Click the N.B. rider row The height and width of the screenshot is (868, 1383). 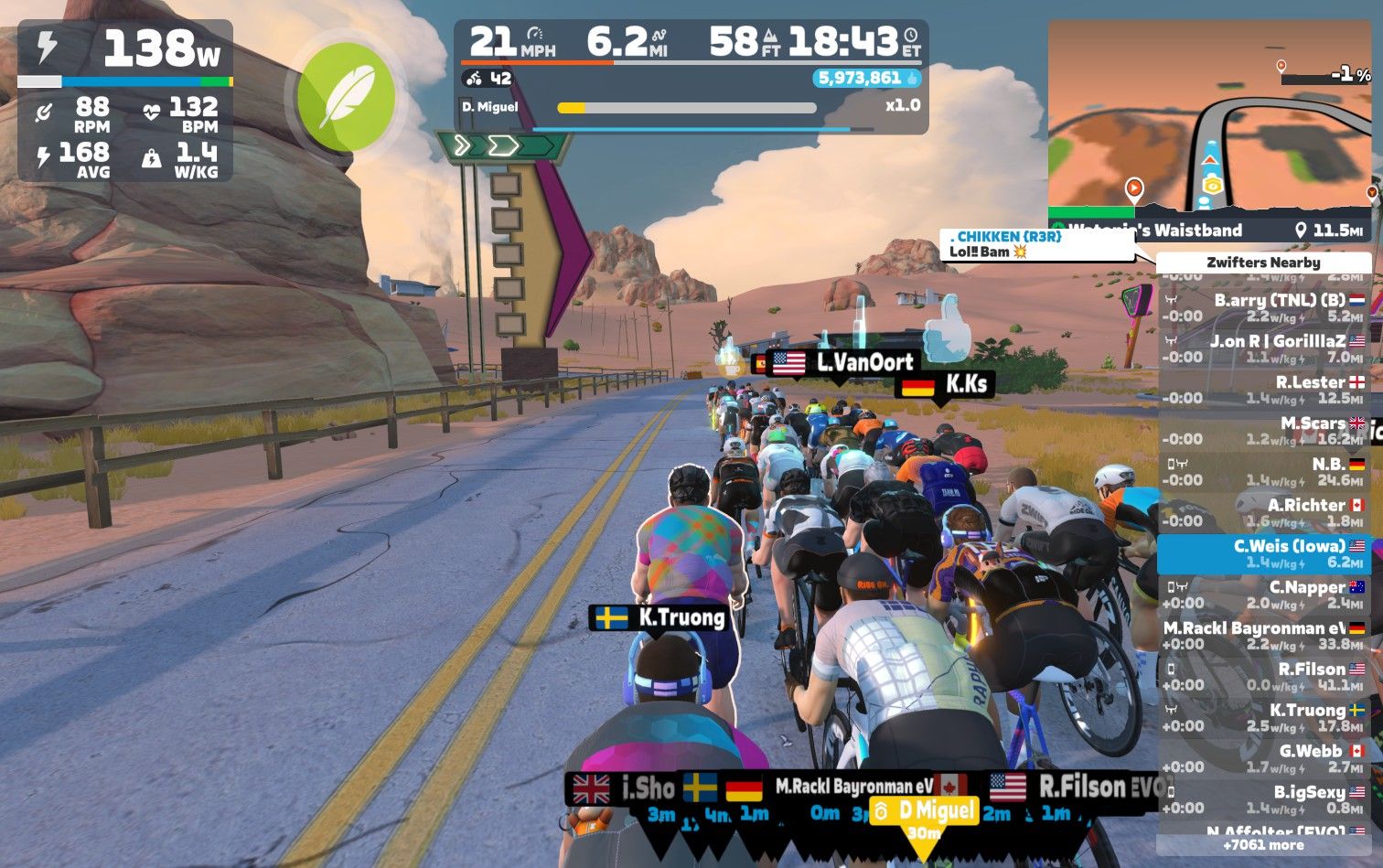point(1263,472)
